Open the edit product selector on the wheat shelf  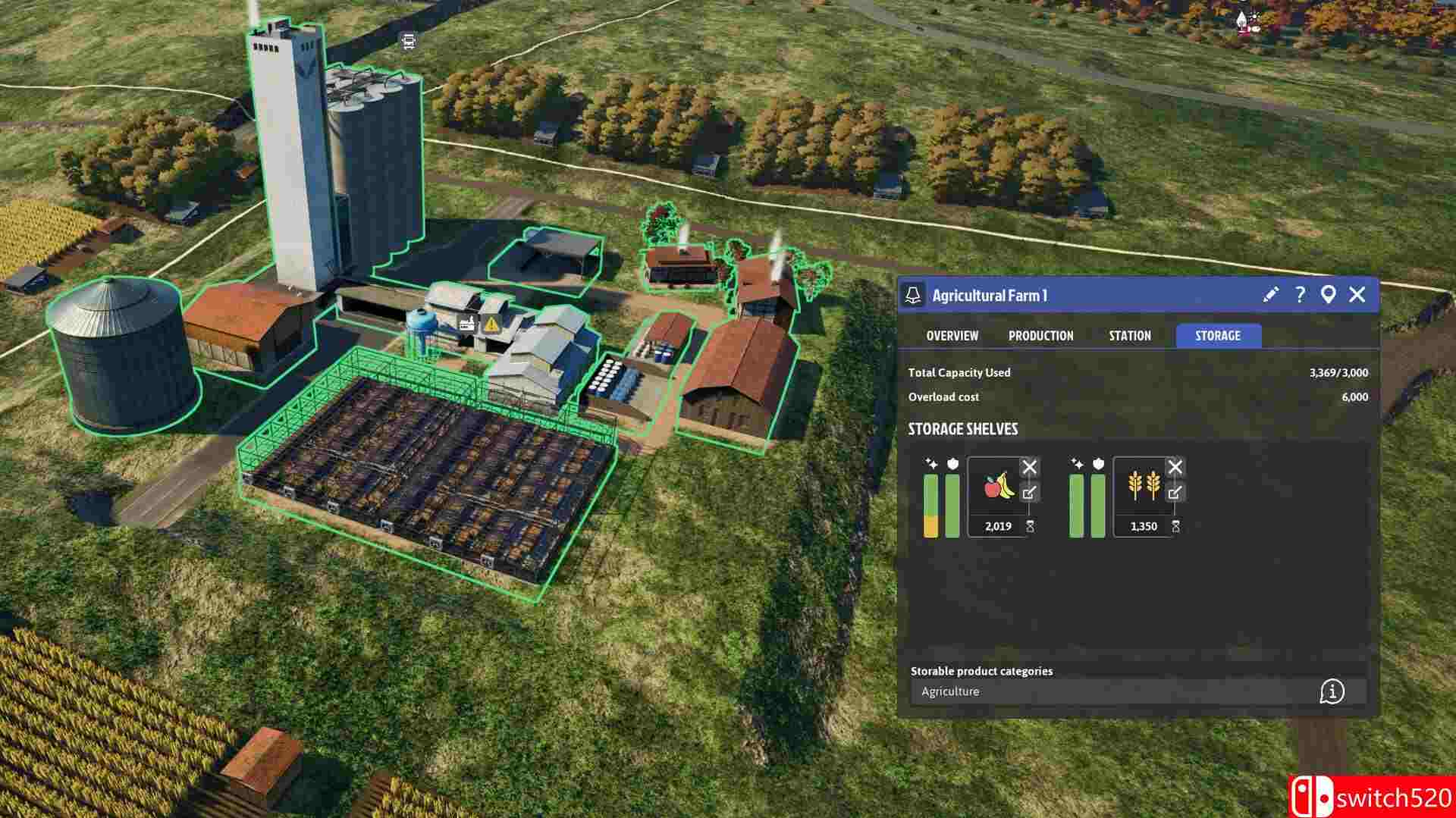click(x=1175, y=492)
